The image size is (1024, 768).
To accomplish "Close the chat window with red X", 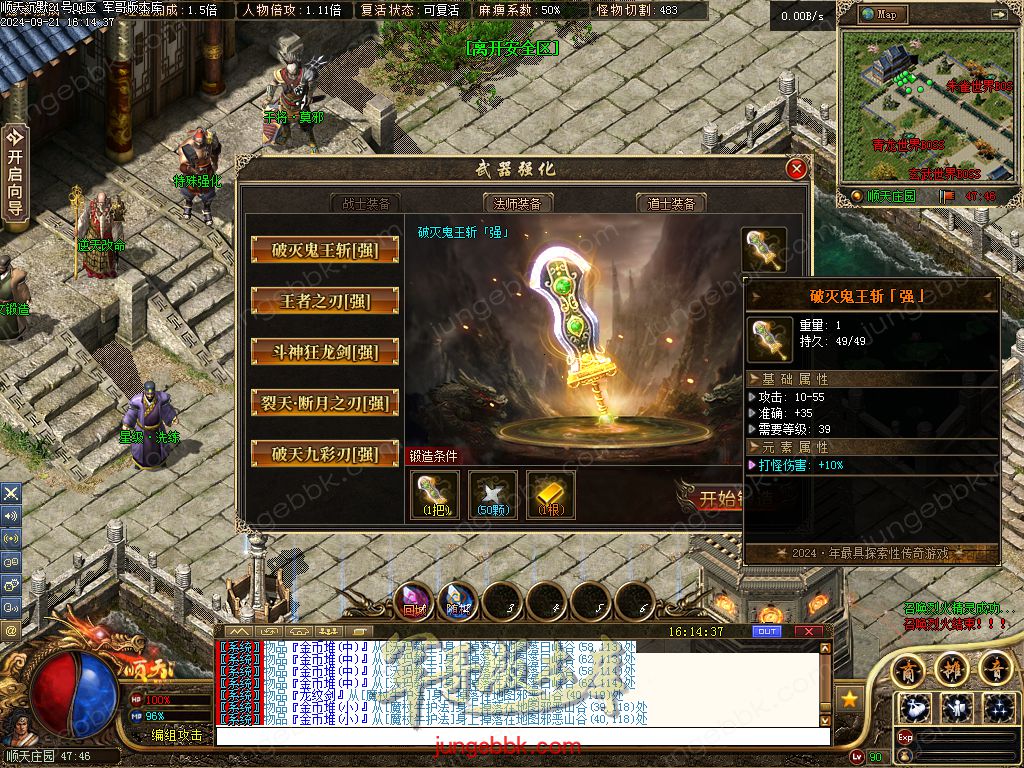I will [x=804, y=632].
